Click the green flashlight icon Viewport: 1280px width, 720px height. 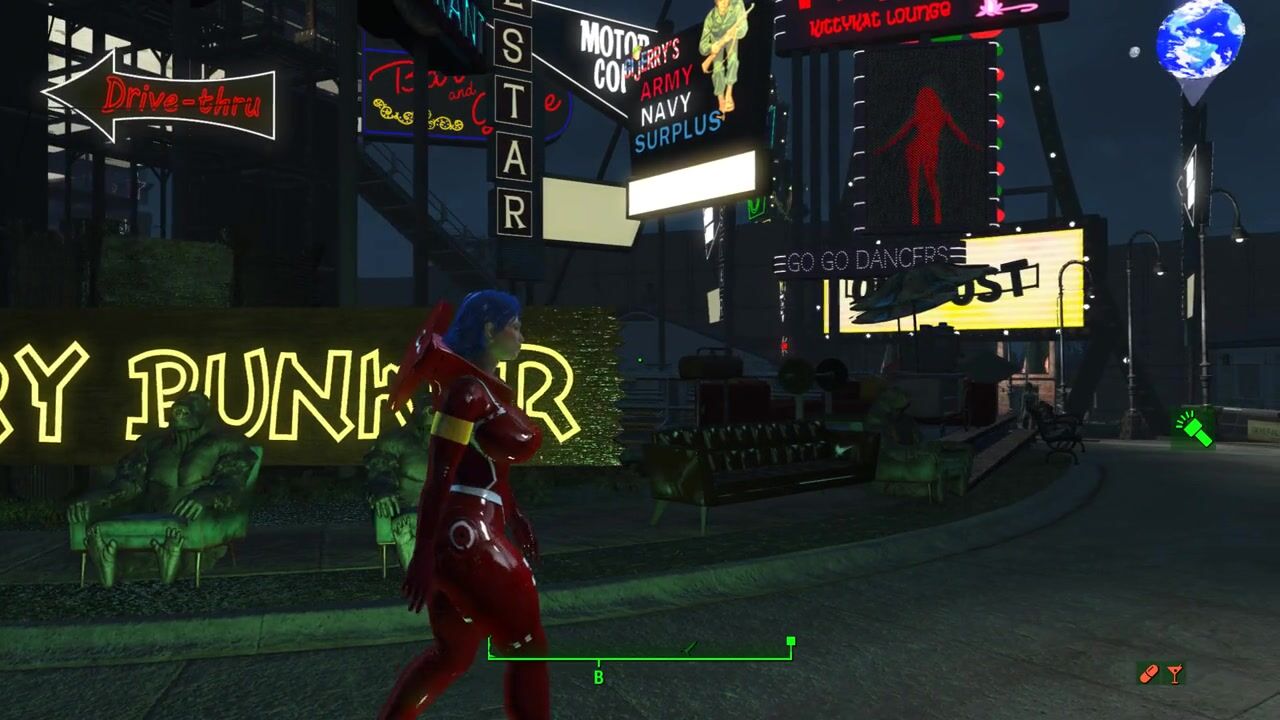pyautogui.click(x=1194, y=429)
